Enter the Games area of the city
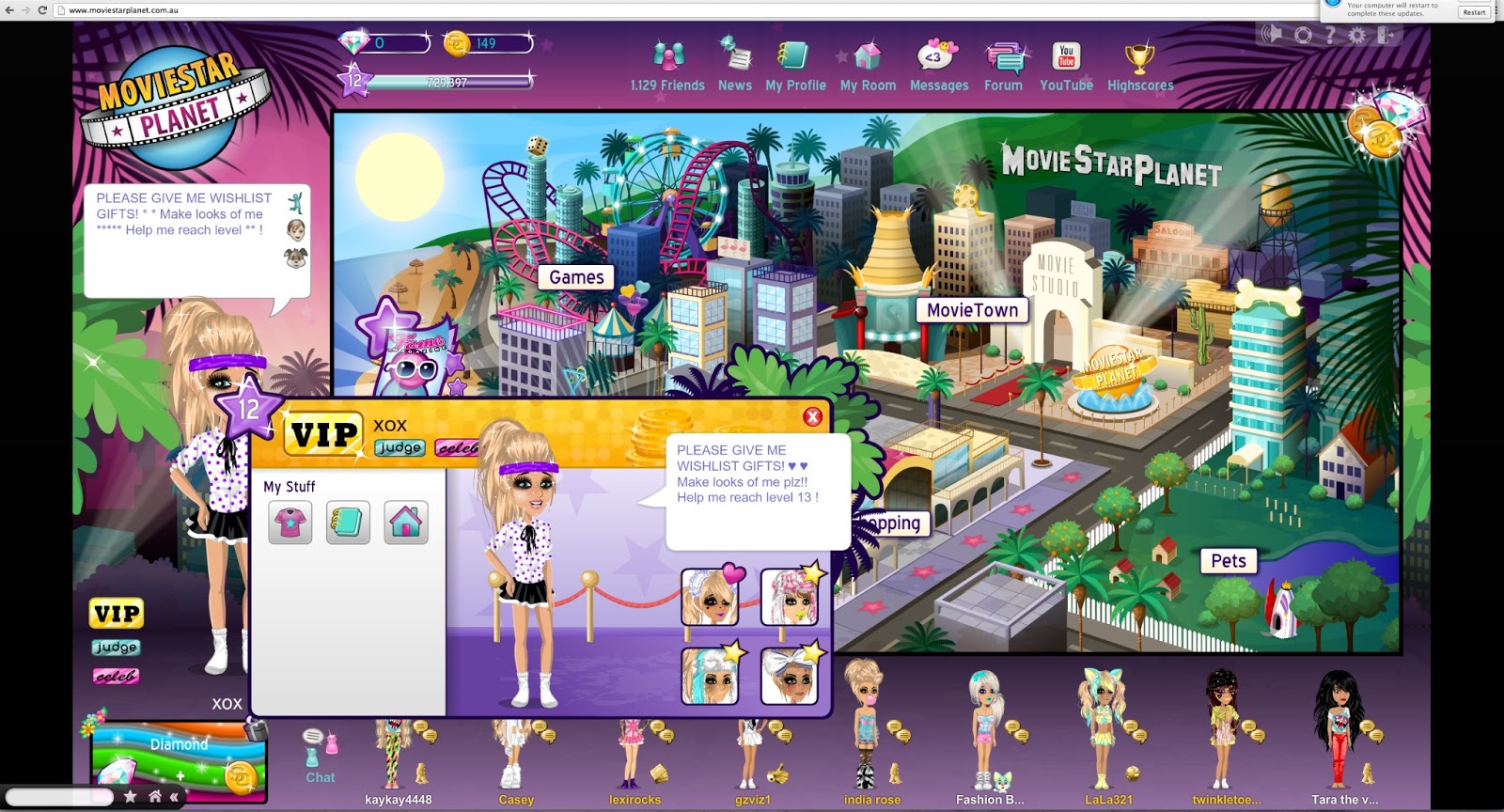Screen dimensions: 1504x812 tap(576, 277)
